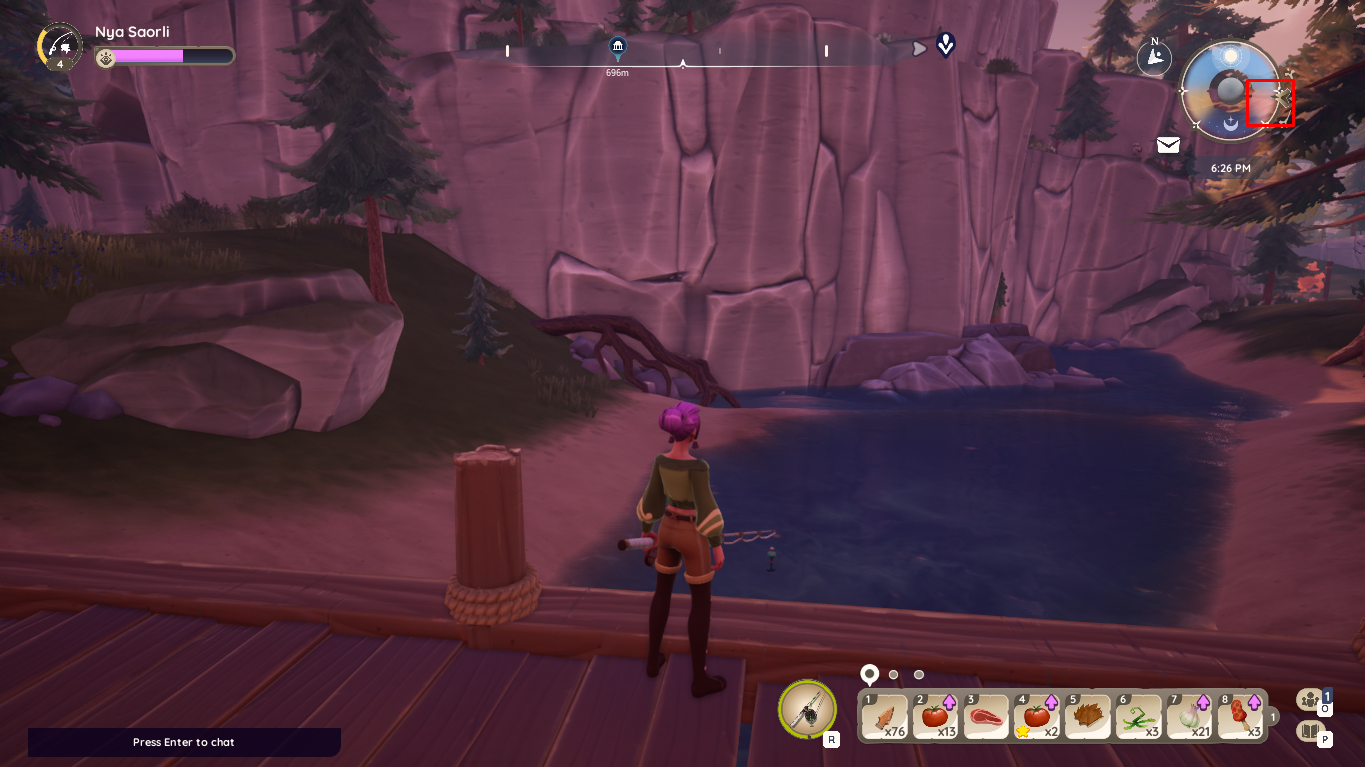The image size is (1365, 767).
Task: Open the journal book icon
Action: (1309, 731)
